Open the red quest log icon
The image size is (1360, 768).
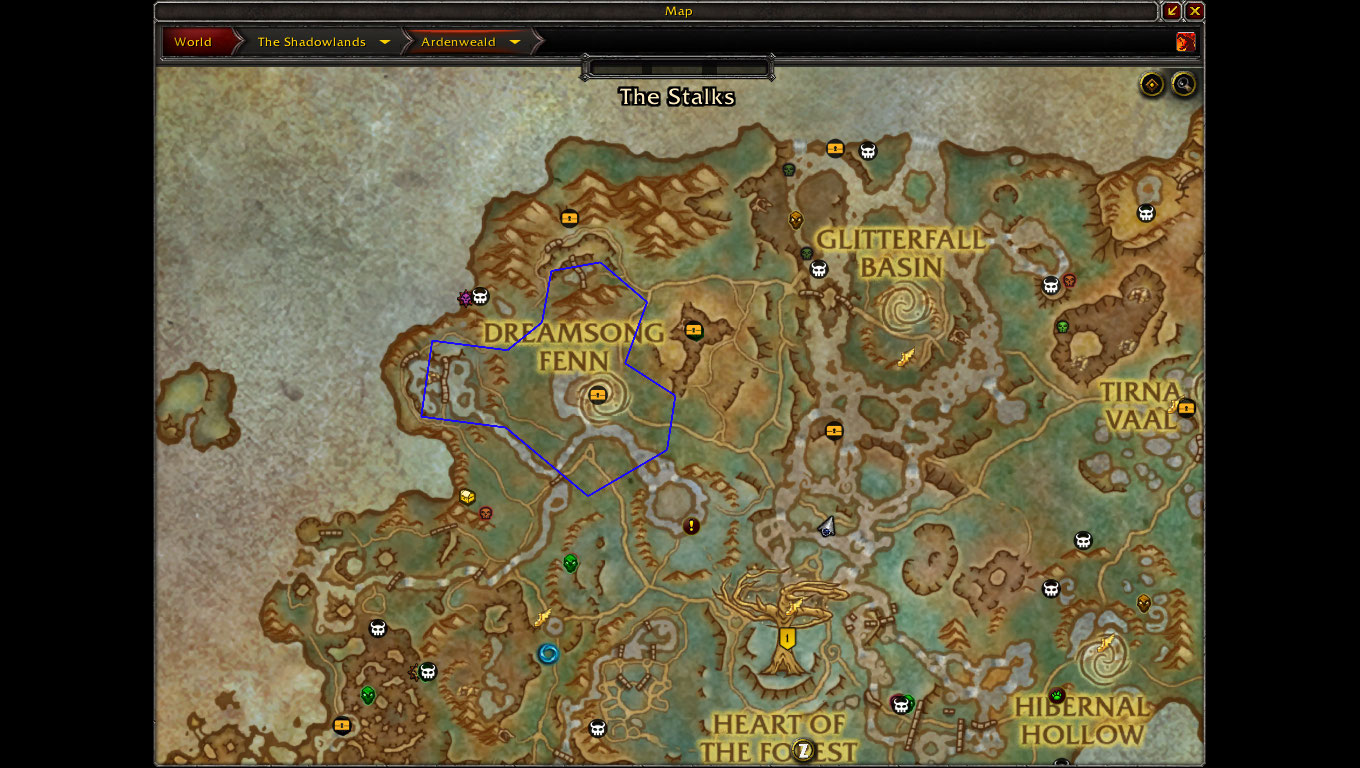pyautogui.click(x=1186, y=42)
